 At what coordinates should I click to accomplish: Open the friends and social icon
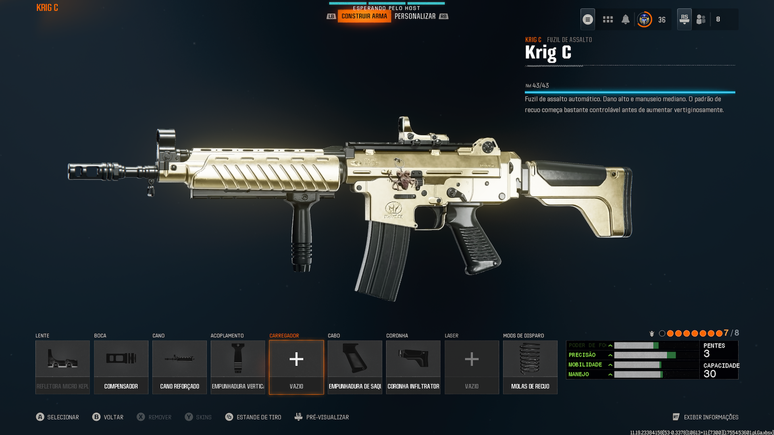coord(701,19)
